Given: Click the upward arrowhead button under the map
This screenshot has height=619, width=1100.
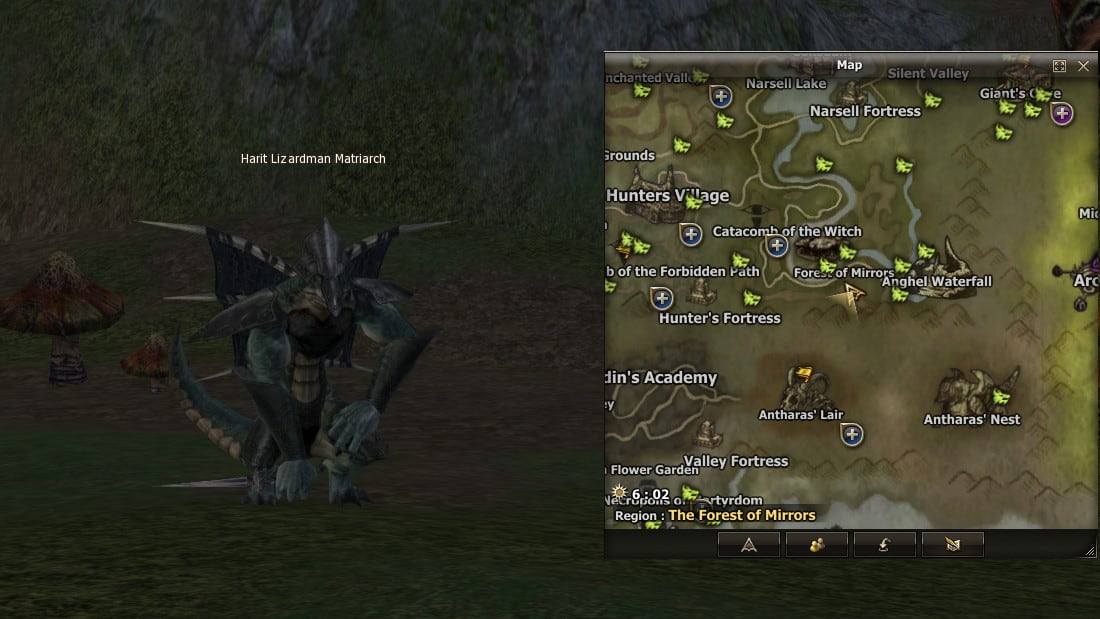Looking at the screenshot, I should click(x=749, y=544).
